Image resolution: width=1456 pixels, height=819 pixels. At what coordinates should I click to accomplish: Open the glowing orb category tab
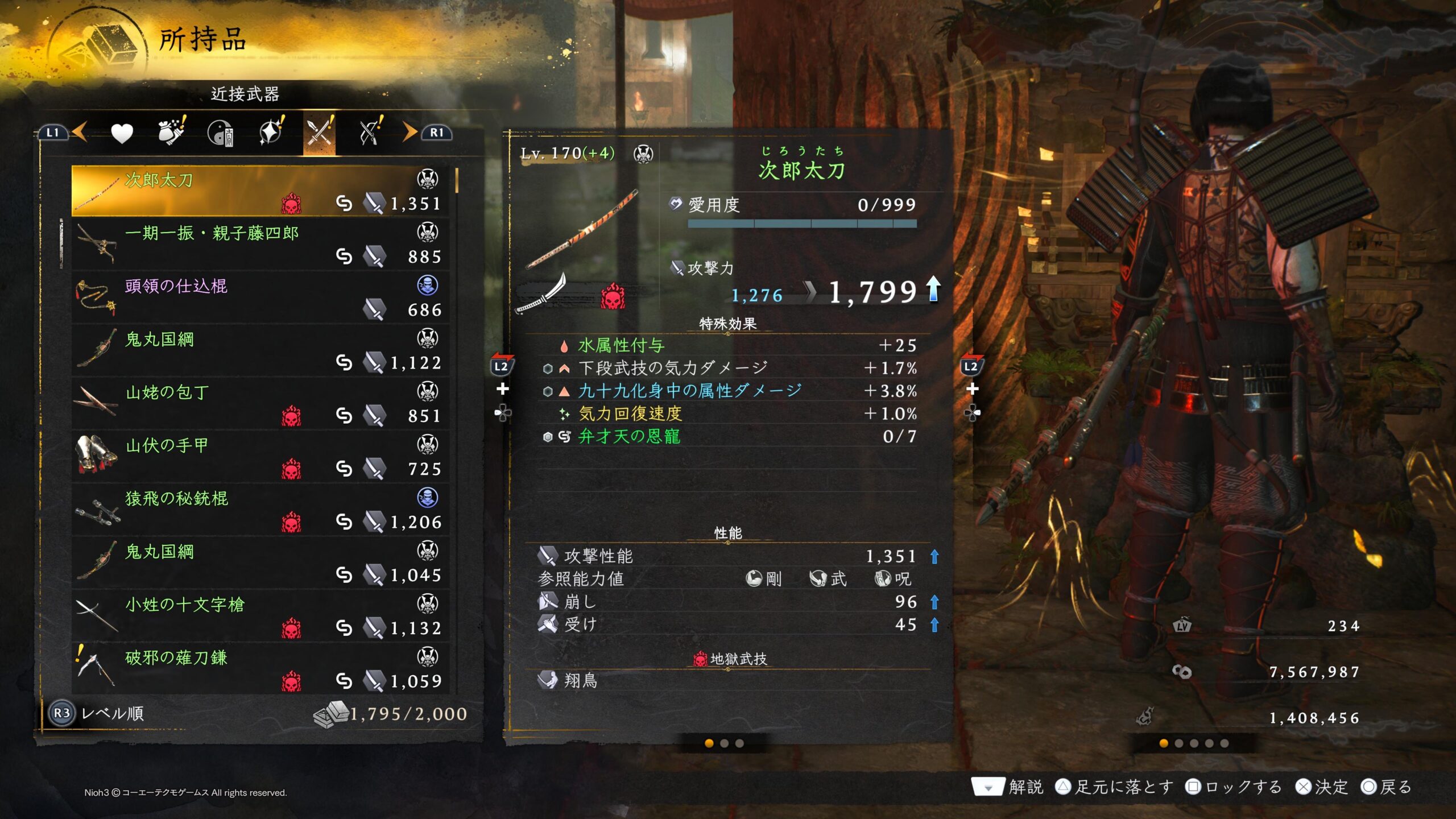click(271, 132)
